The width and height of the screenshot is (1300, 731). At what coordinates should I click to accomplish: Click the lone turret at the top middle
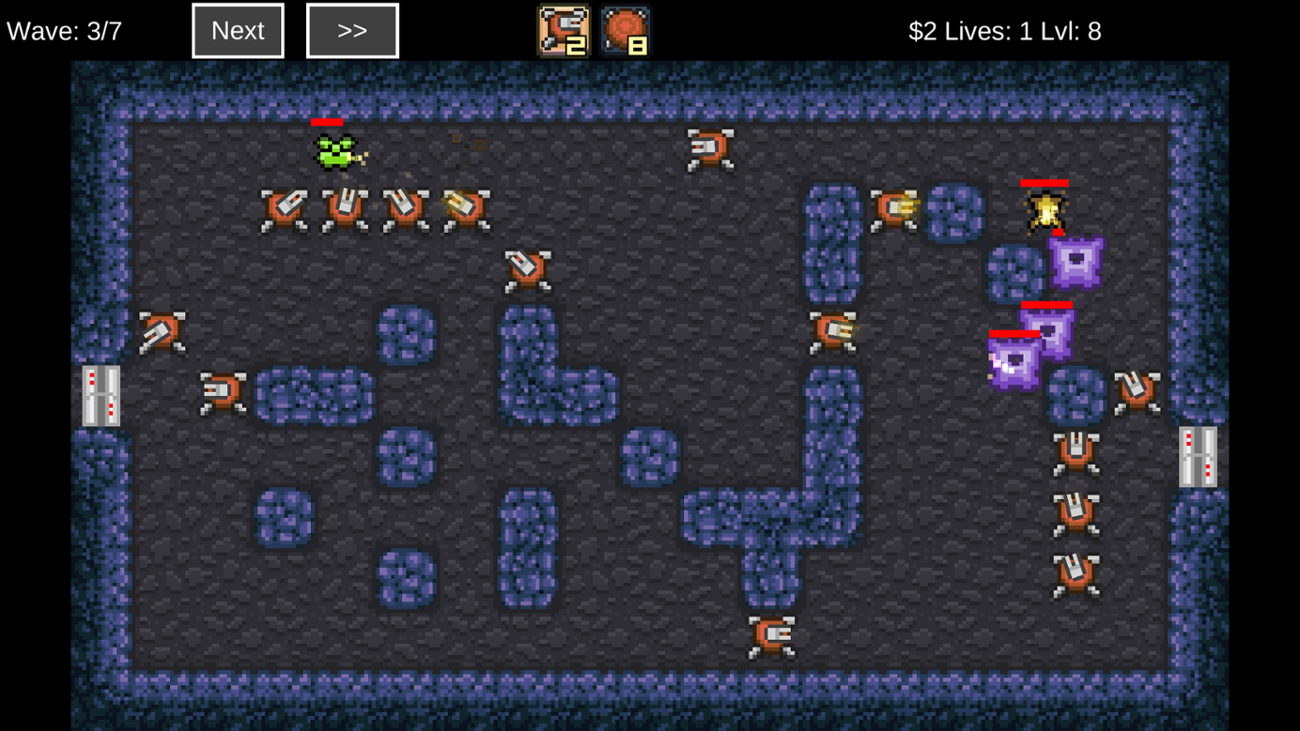(710, 148)
